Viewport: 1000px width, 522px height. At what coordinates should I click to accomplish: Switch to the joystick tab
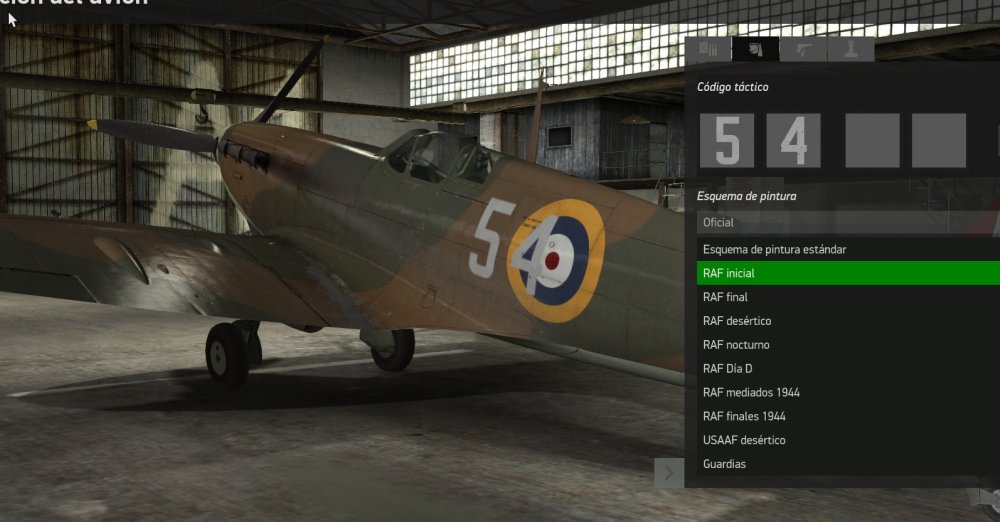[x=850, y=50]
